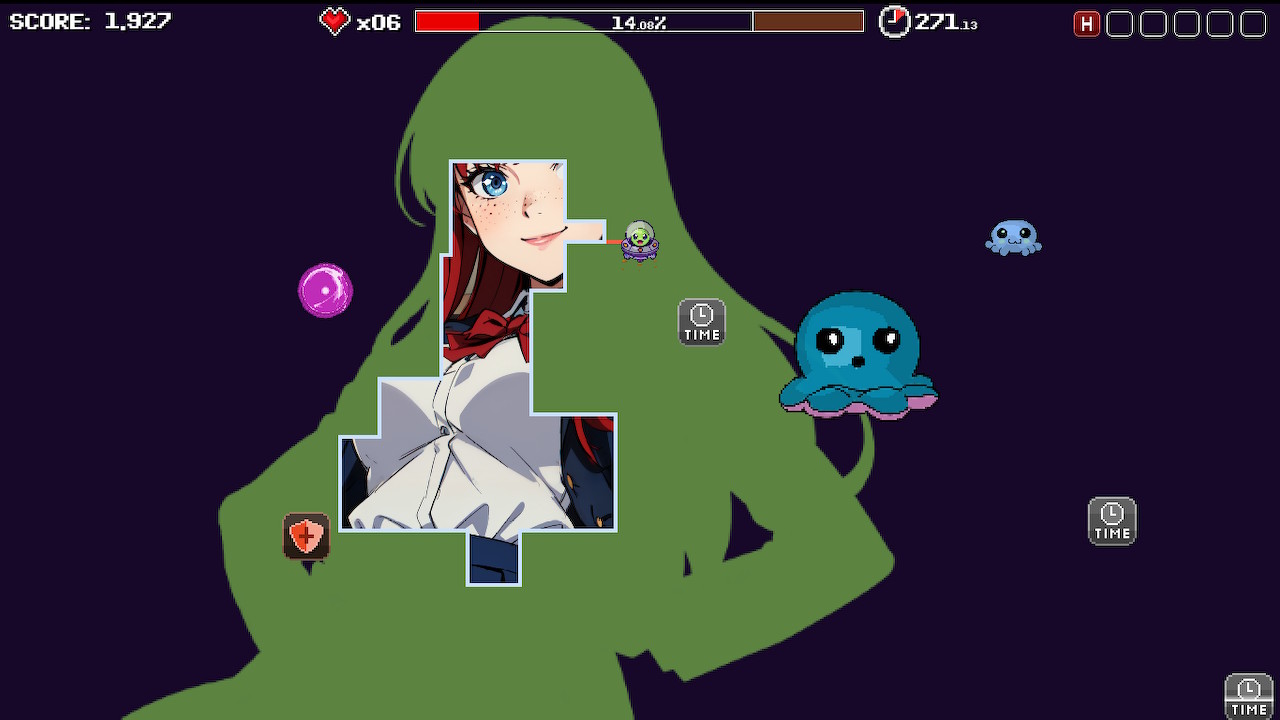This screenshot has height=720, width=1280.
Task: Click the TIME pickup in the bottom-right corner
Action: click(x=1247, y=696)
